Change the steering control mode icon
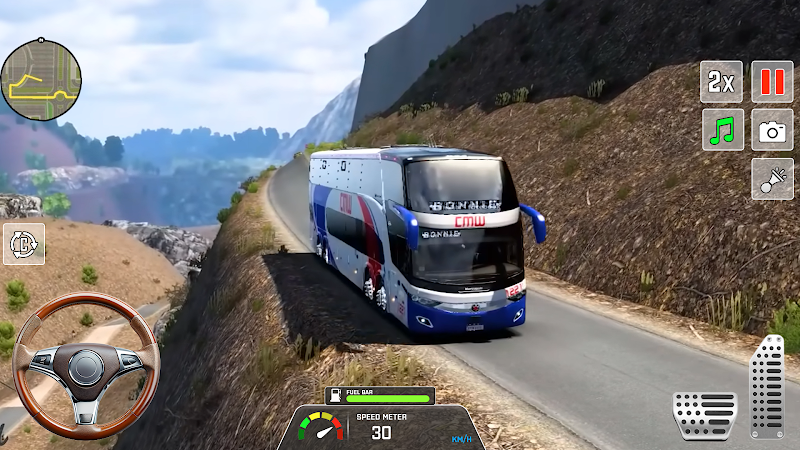The image size is (800, 450). pyautogui.click(x=24, y=244)
